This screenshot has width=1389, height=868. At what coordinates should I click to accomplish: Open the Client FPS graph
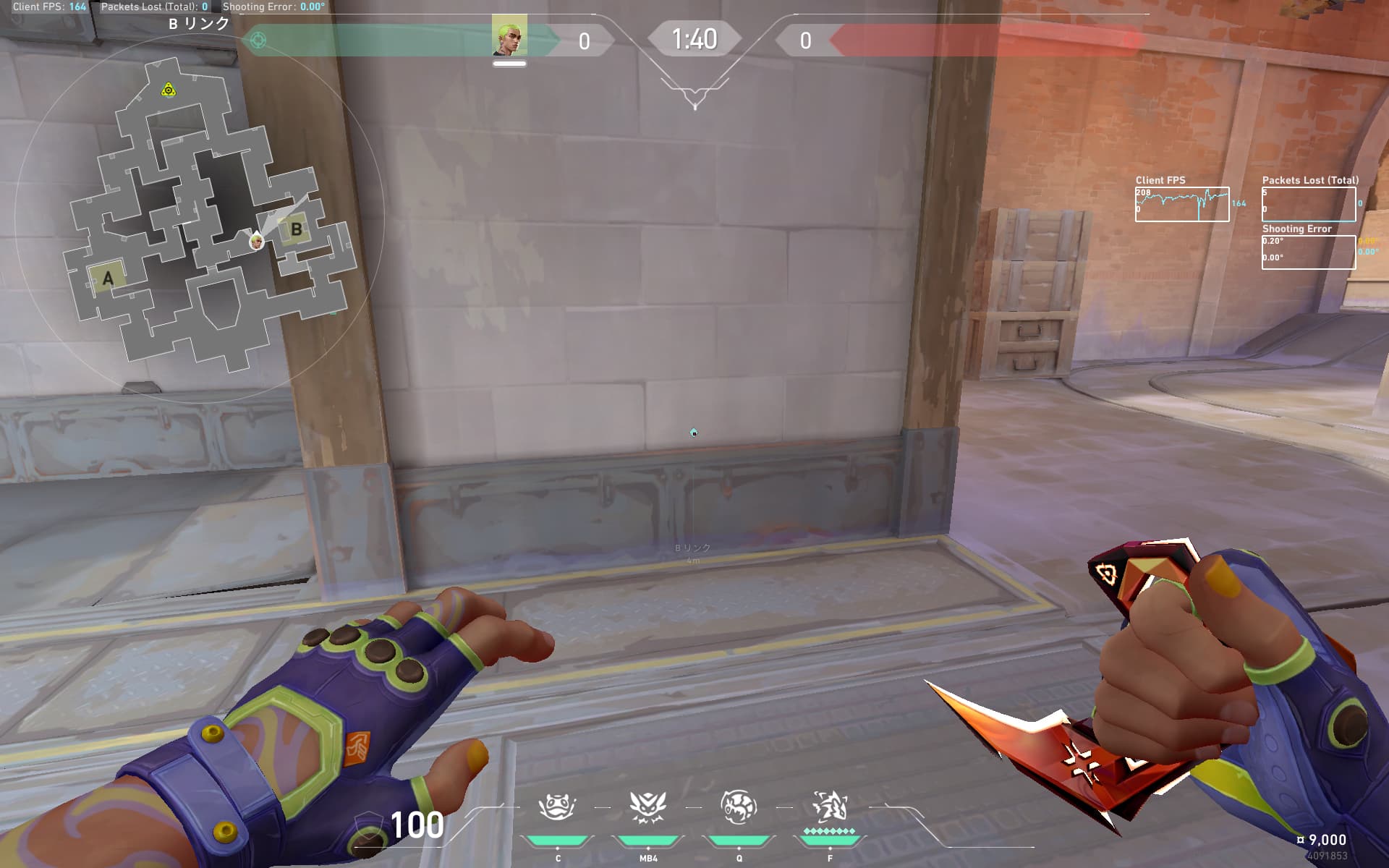(1181, 204)
